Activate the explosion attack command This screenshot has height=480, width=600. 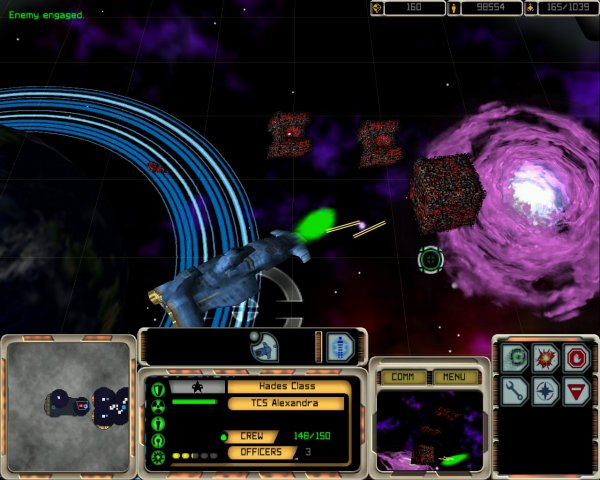(x=545, y=358)
